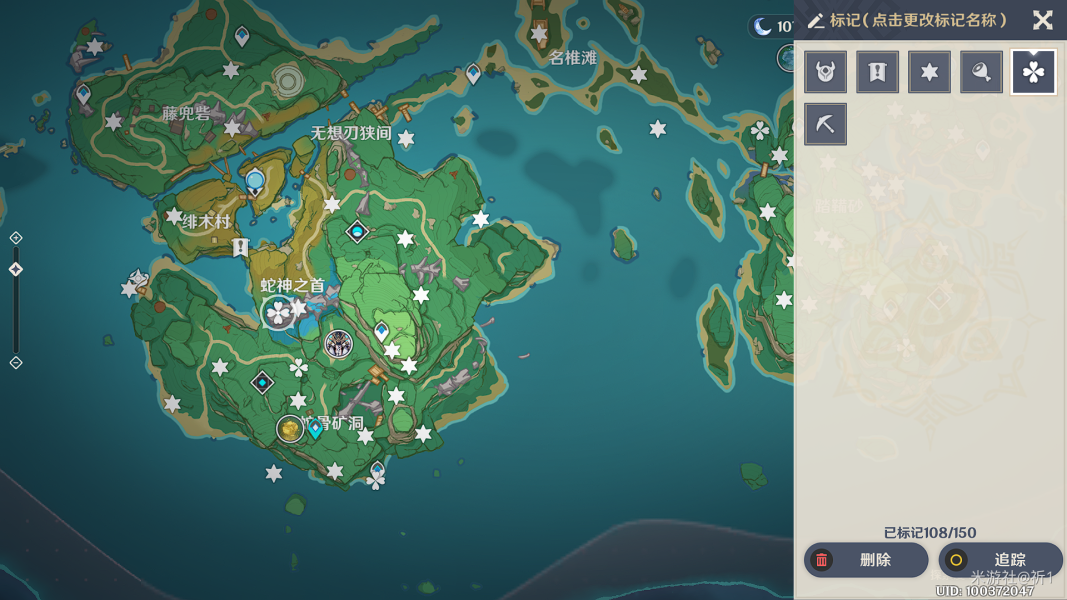The width and height of the screenshot is (1067, 600).
Task: Open the Statue of Seven near 绯木村
Action: pos(255,182)
